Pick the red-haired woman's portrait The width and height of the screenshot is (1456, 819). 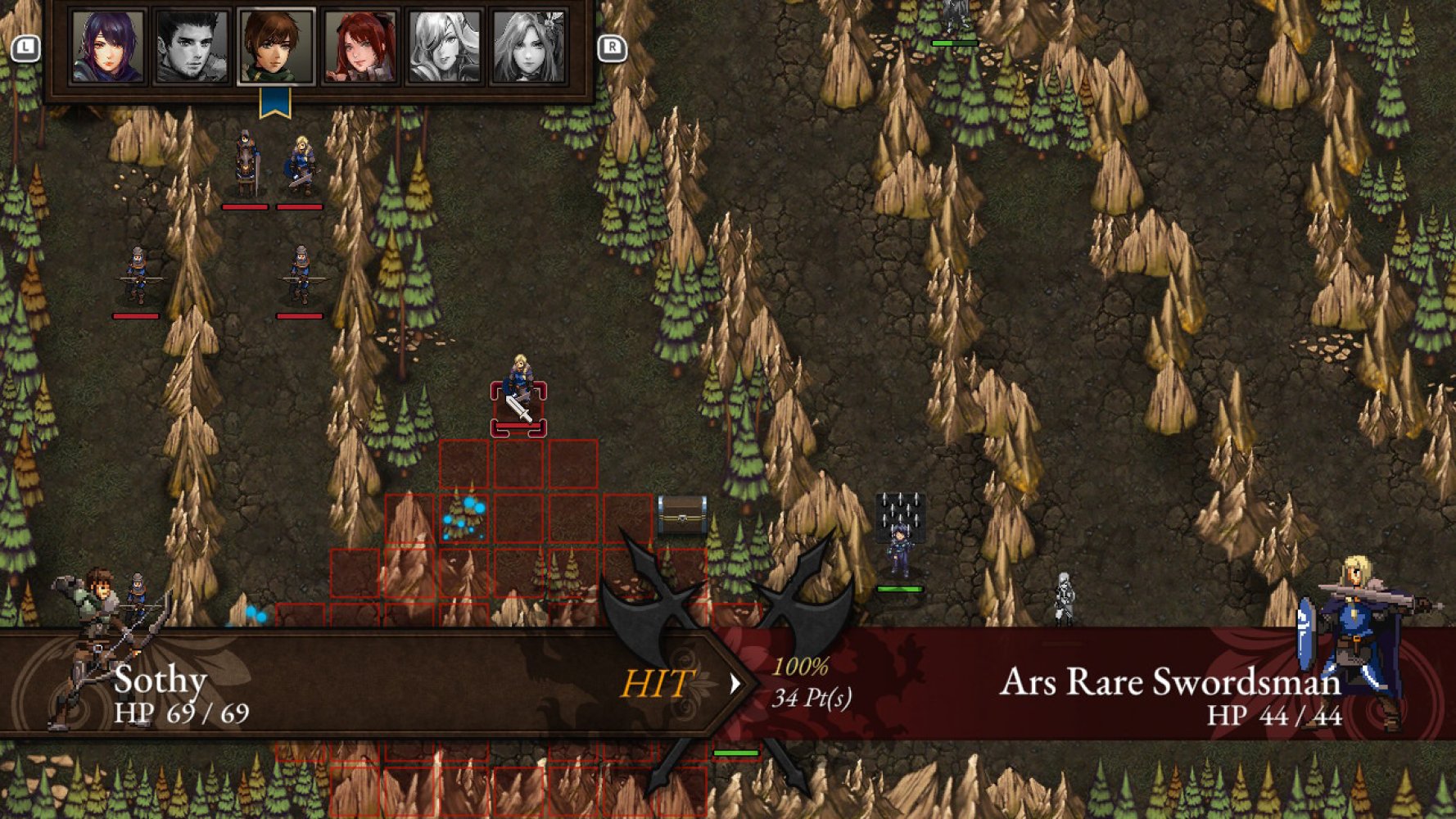pyautogui.click(x=360, y=47)
